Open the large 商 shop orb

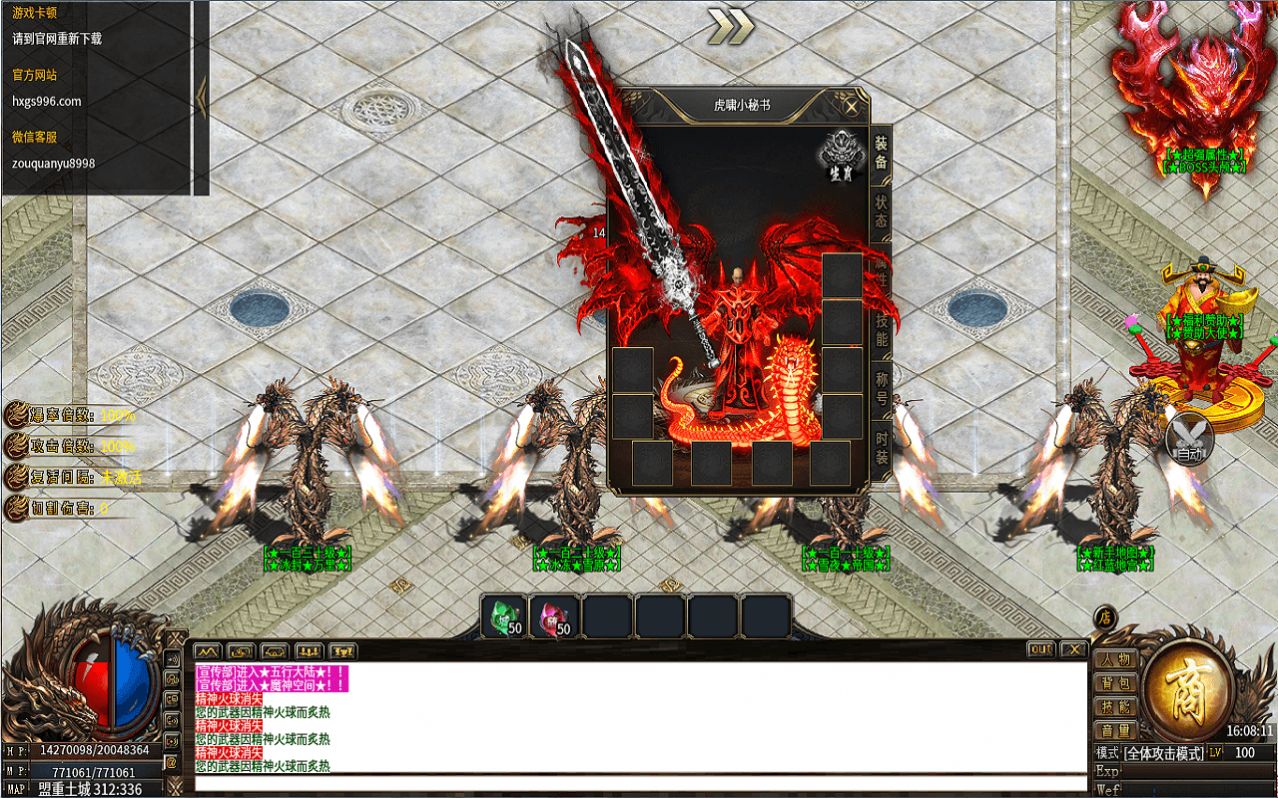pyautogui.click(x=1188, y=692)
